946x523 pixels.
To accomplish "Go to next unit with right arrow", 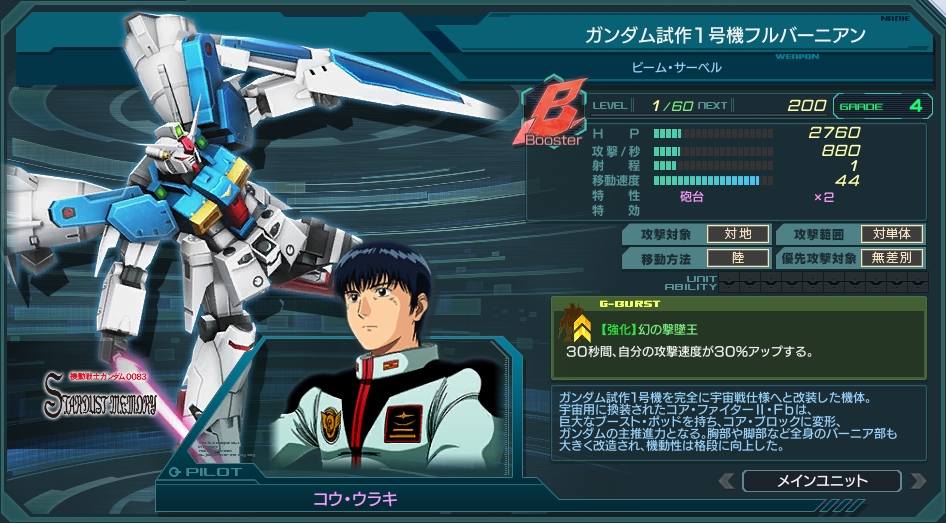I will pos(916,481).
